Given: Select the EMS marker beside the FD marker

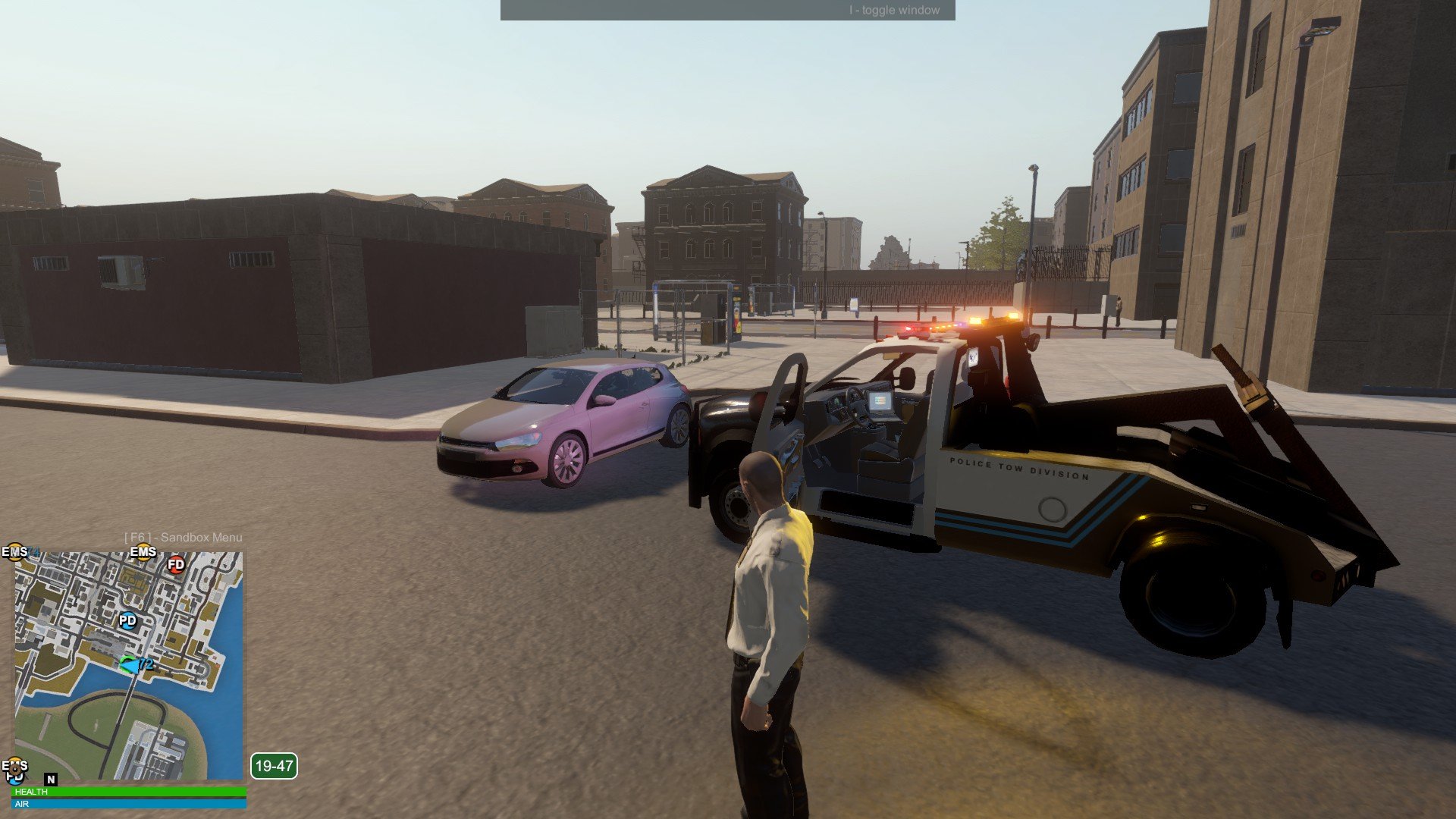Looking at the screenshot, I should click(x=143, y=552).
